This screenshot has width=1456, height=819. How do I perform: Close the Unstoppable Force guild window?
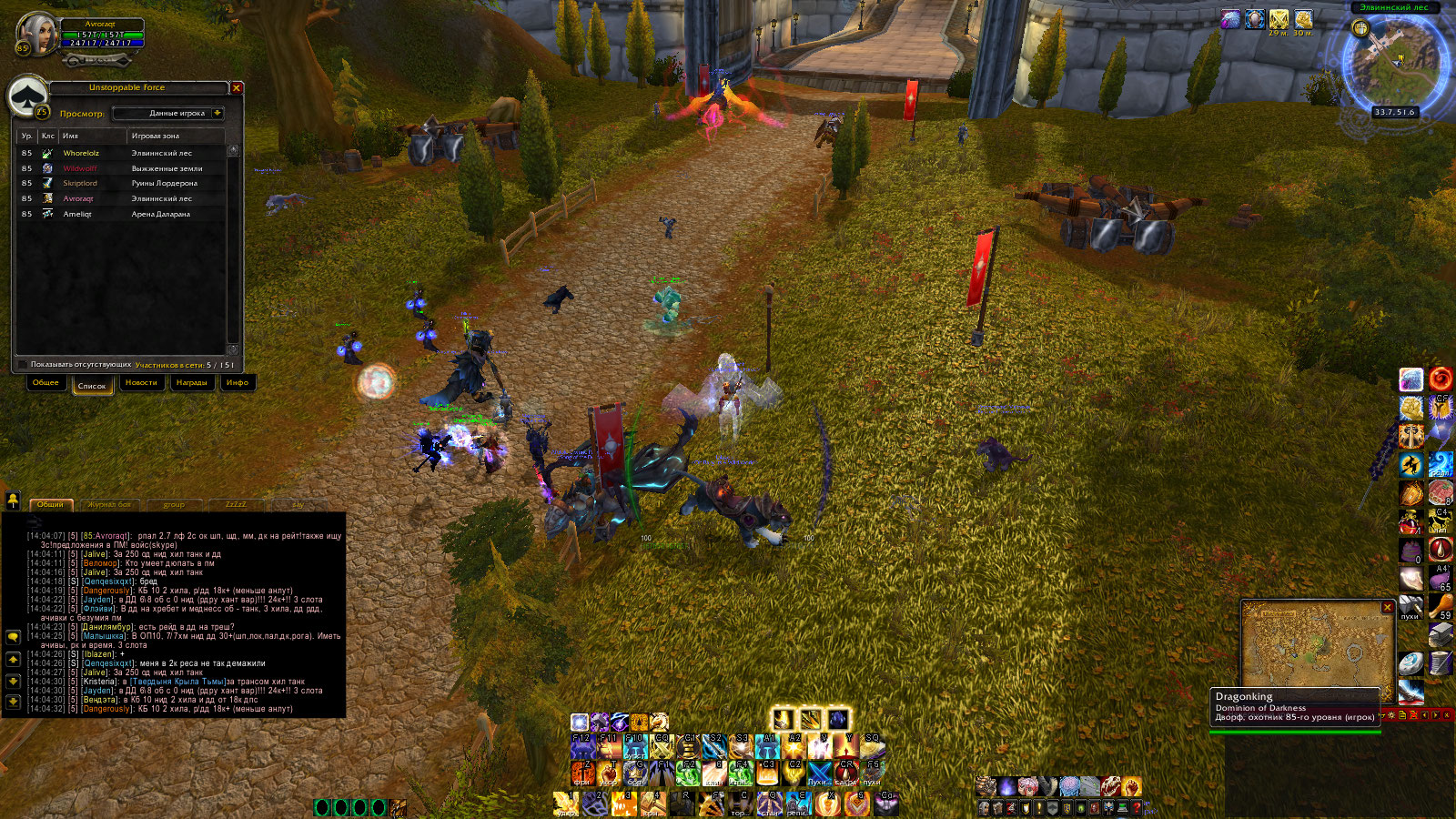click(237, 88)
